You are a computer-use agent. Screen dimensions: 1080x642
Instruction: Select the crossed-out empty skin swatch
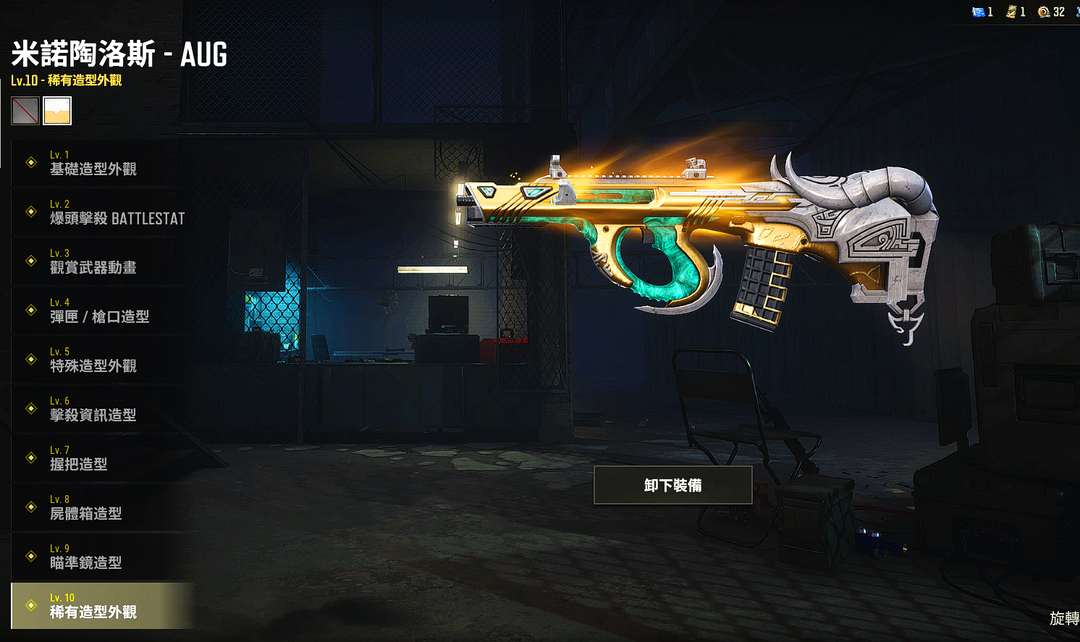coord(25,110)
